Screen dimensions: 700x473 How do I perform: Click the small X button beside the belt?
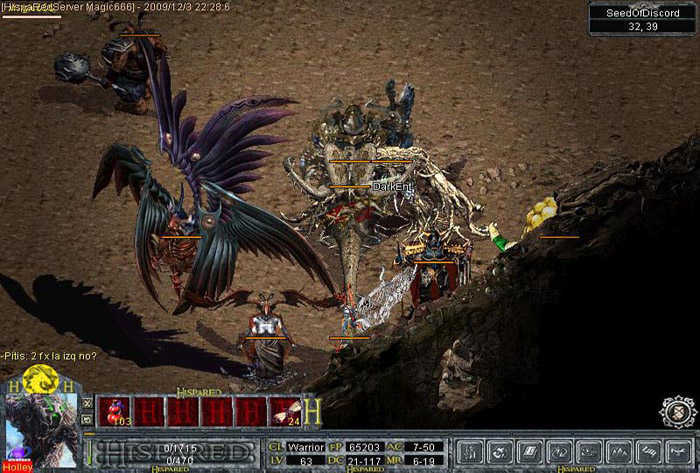[x=88, y=404]
